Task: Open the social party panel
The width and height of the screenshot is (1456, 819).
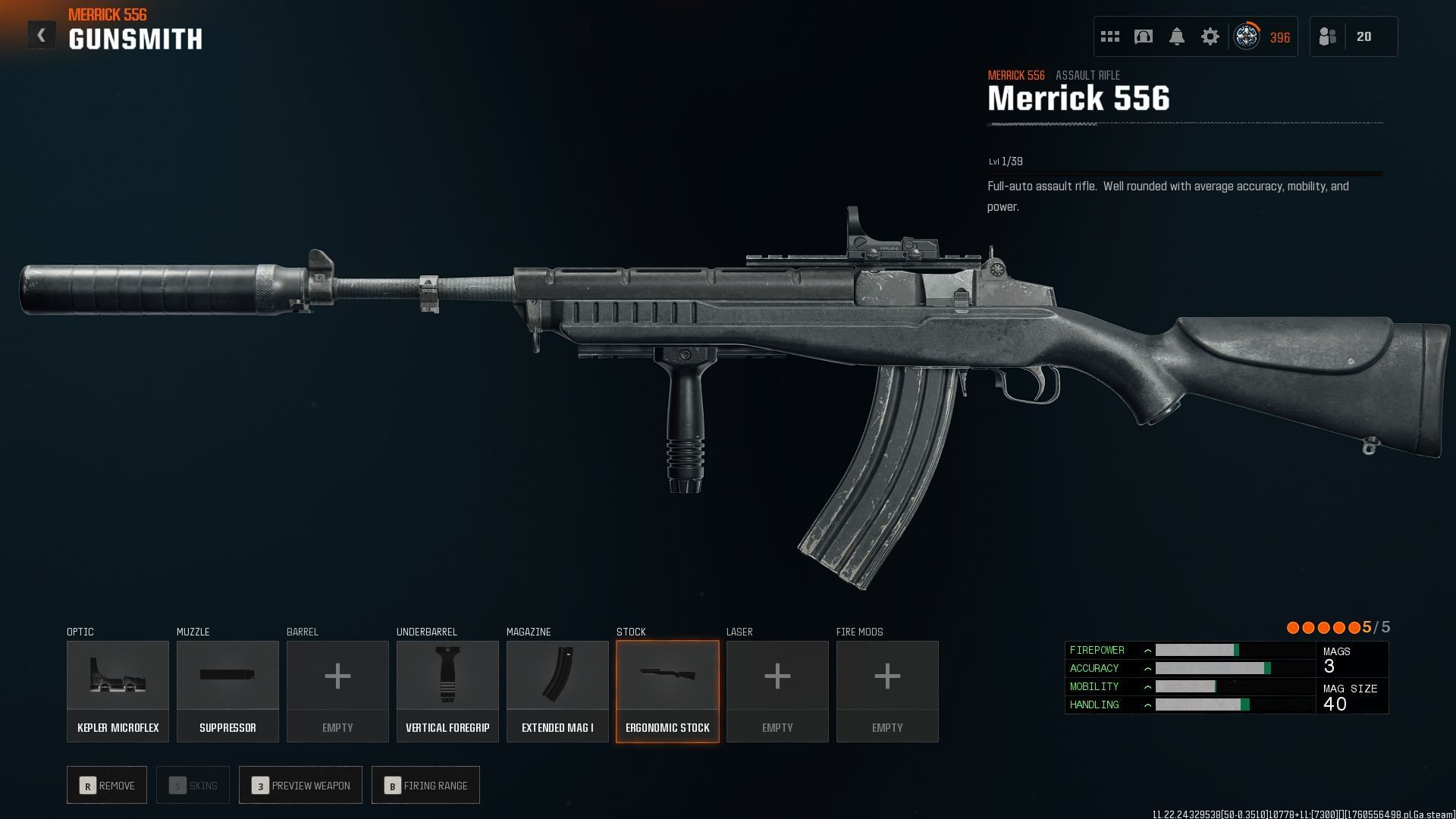Action: point(1353,36)
